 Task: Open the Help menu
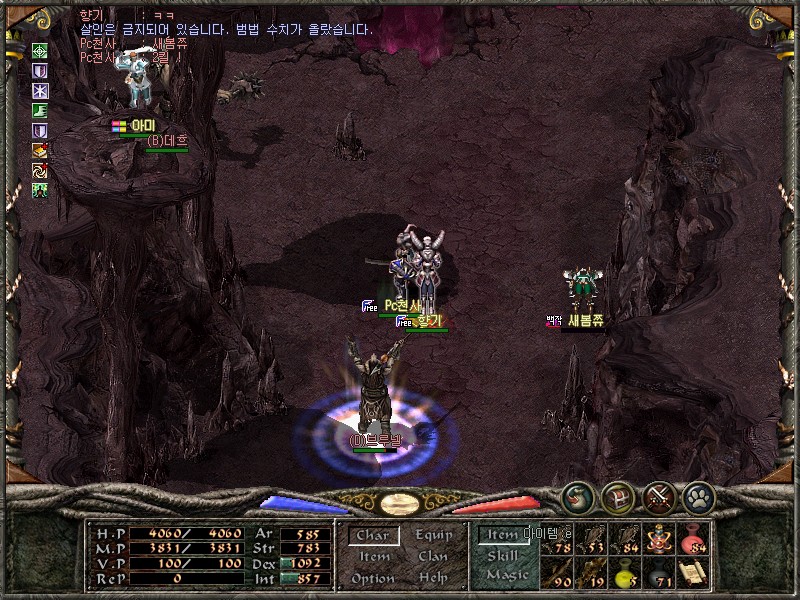pos(433,578)
